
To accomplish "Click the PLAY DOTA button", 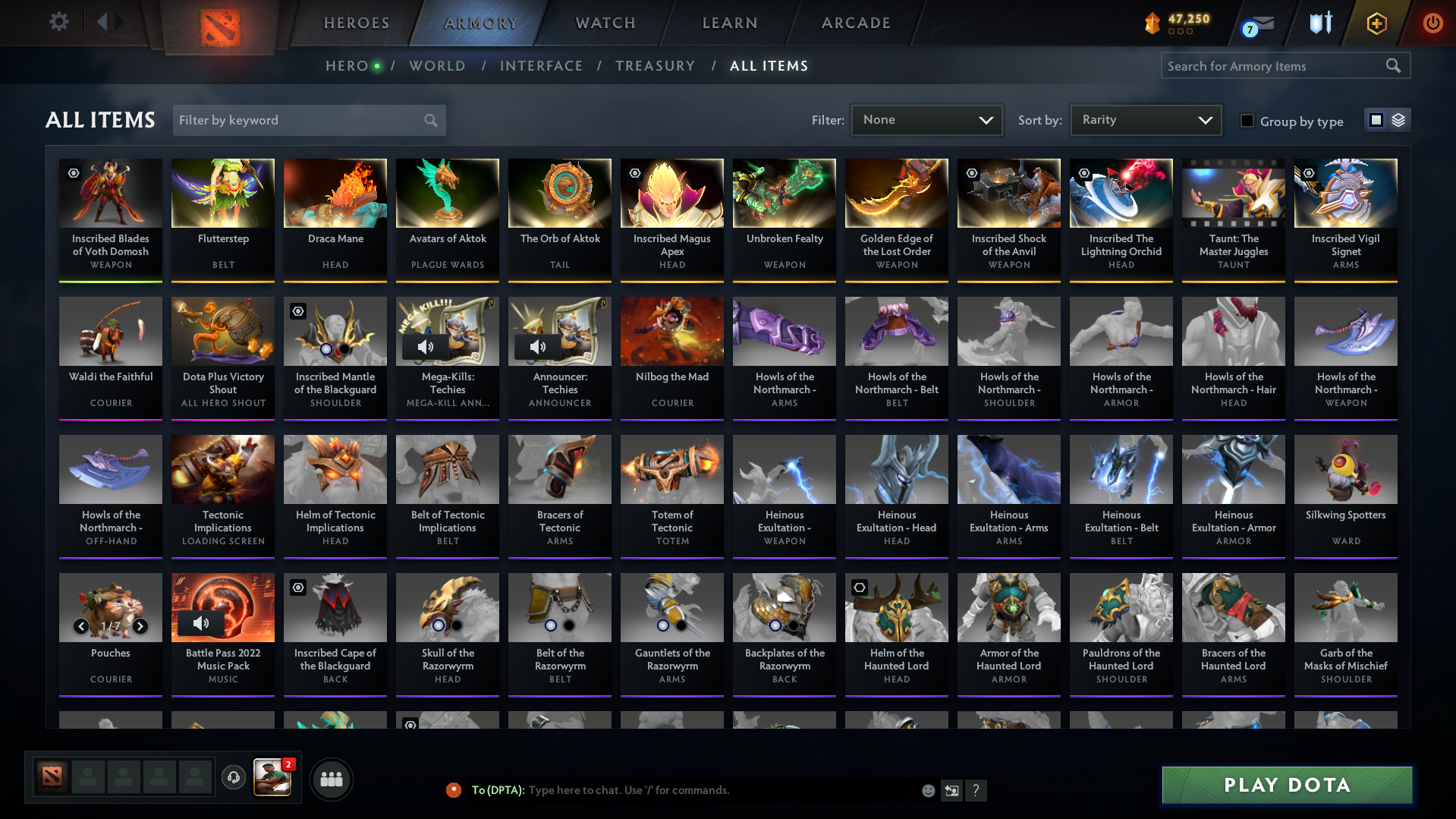I will click(x=1286, y=785).
